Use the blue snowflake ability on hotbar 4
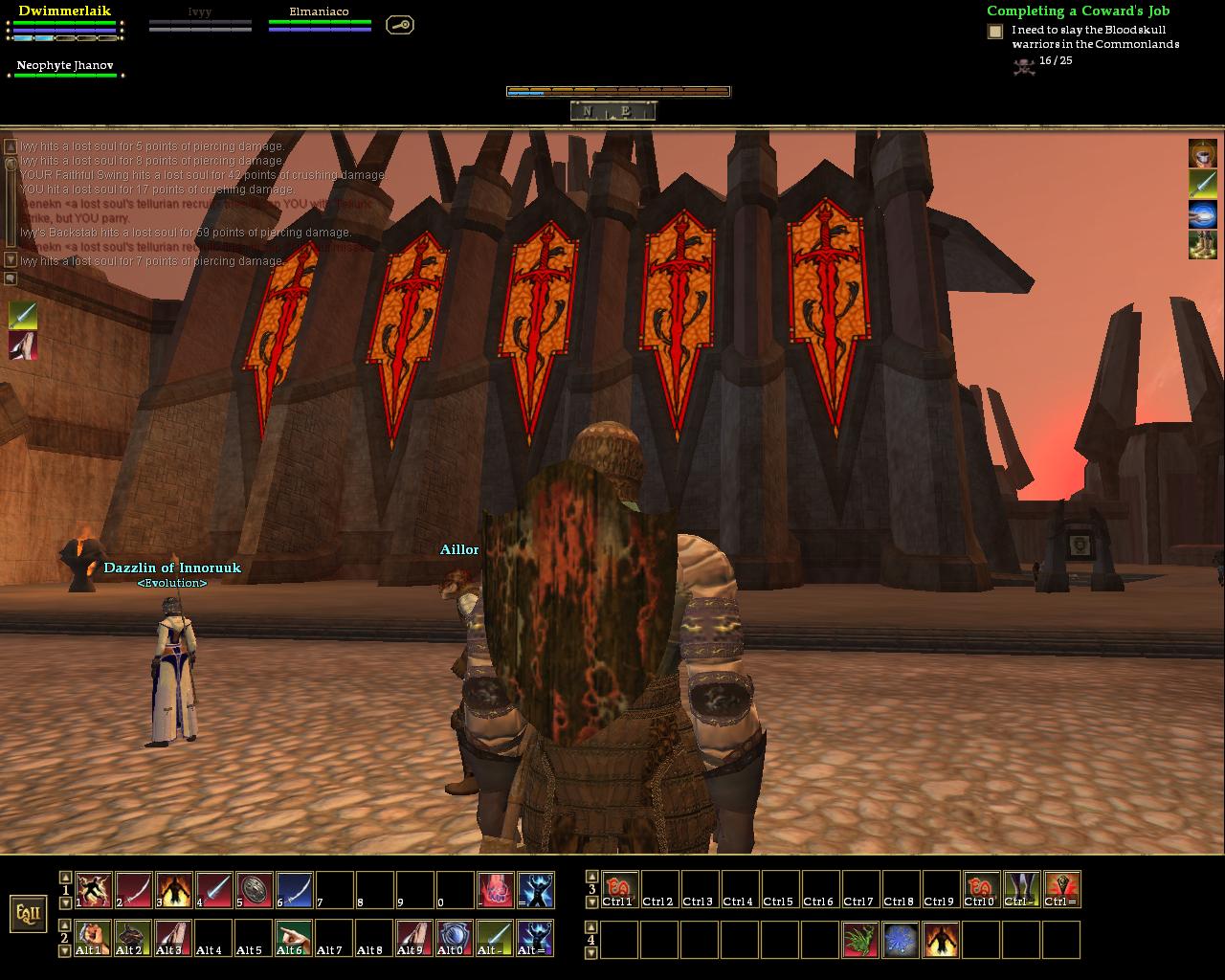This screenshot has width=1225, height=980. [x=902, y=939]
